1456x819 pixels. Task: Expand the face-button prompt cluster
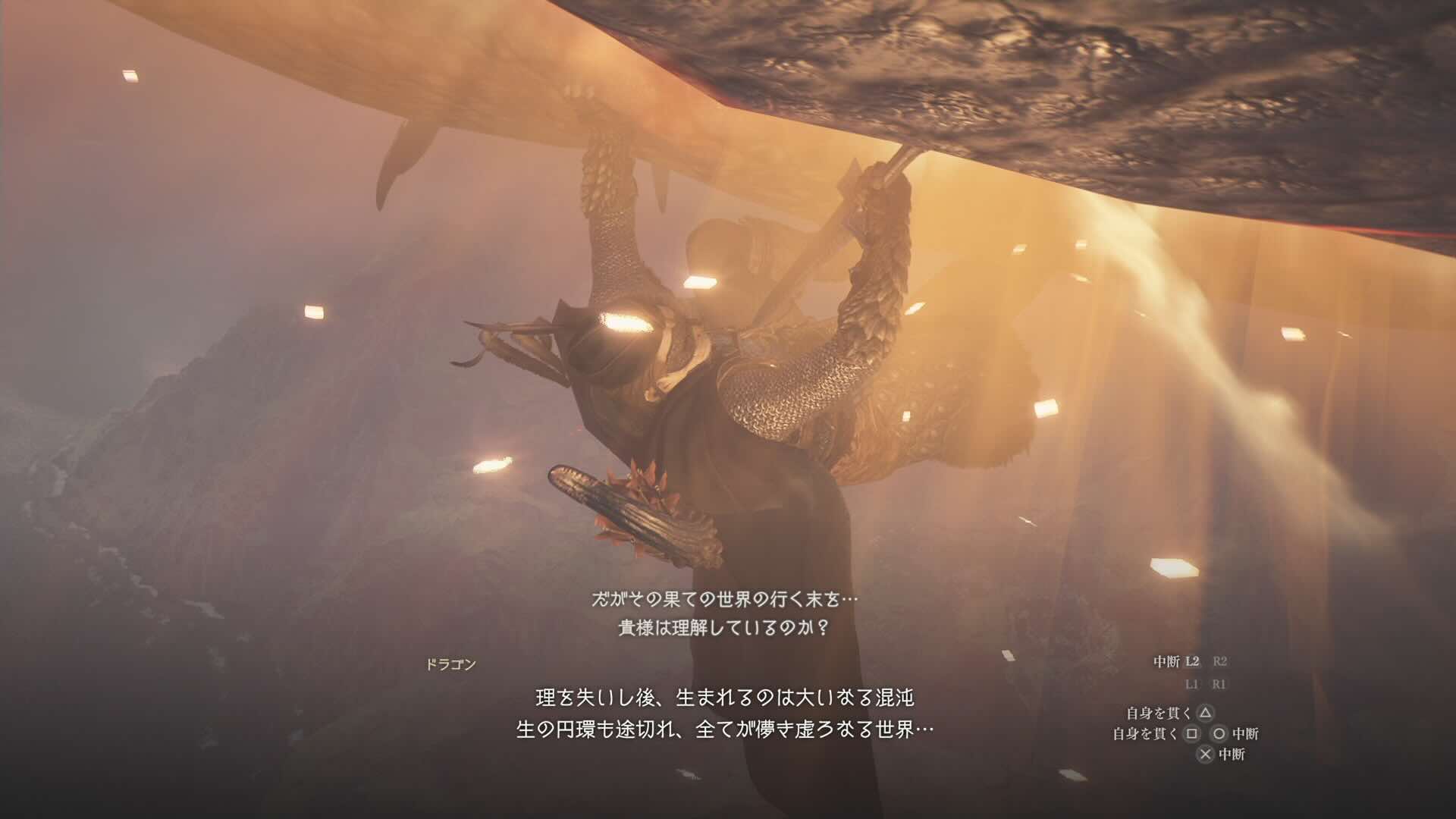[1206, 733]
